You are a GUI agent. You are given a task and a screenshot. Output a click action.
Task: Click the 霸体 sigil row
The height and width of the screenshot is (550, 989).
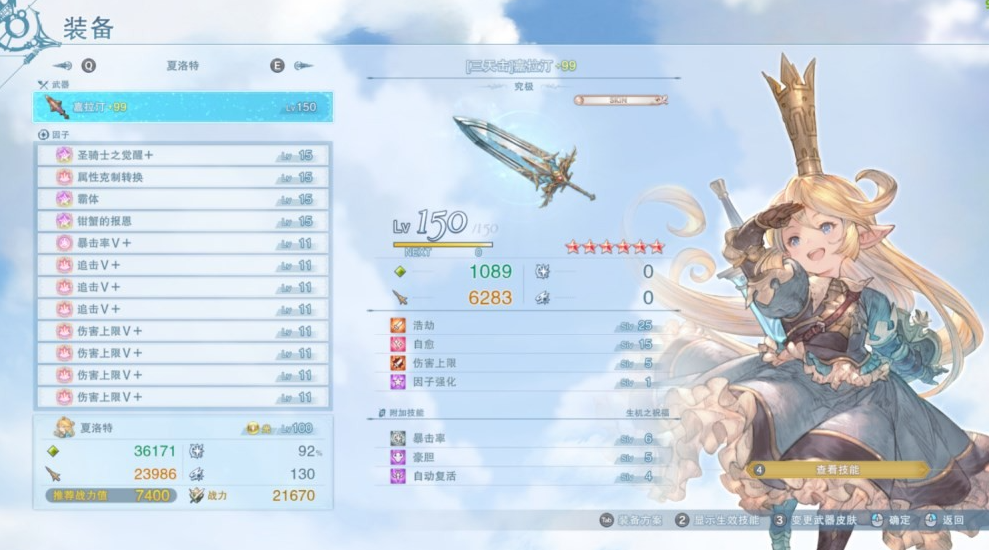182,199
